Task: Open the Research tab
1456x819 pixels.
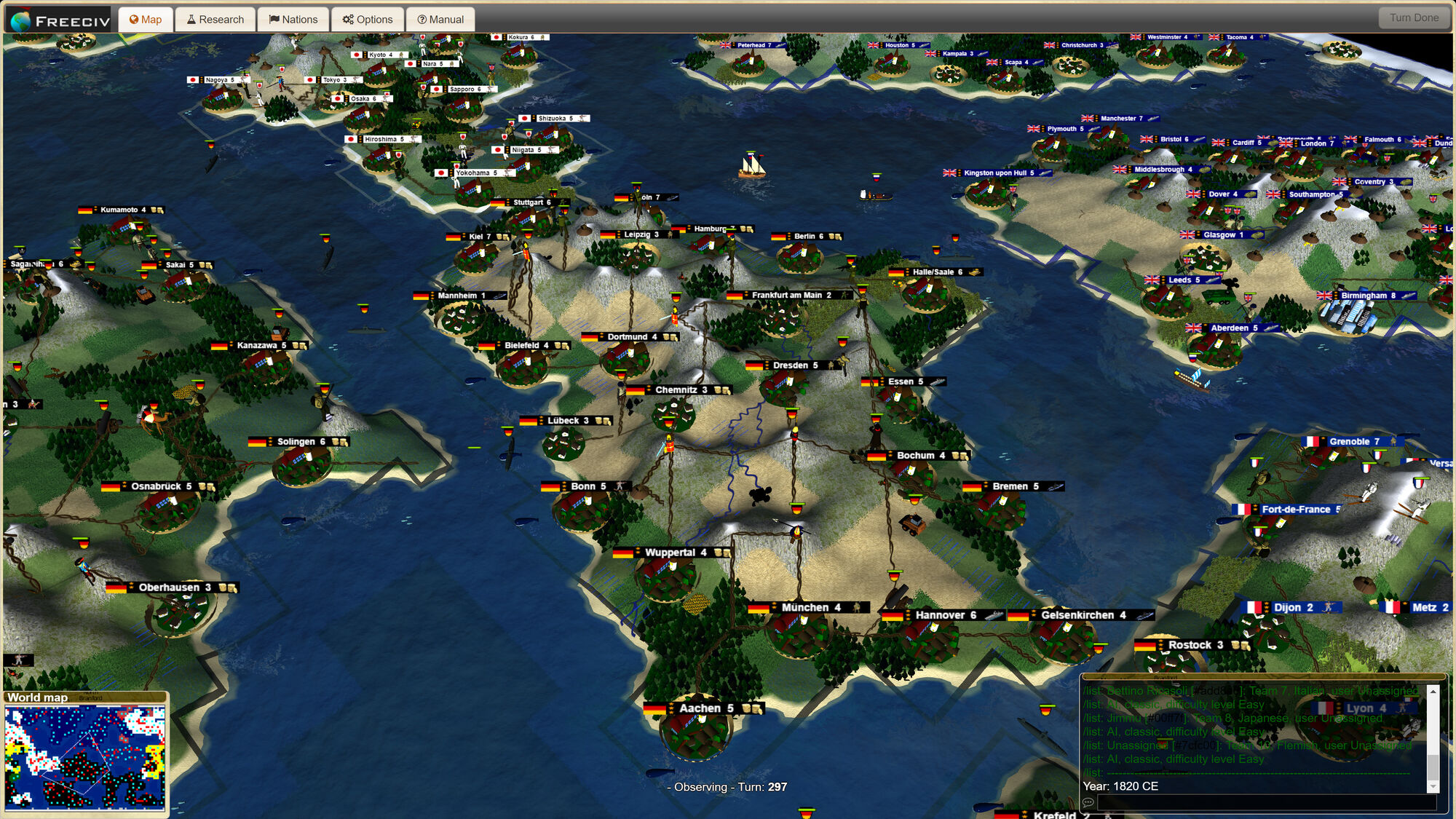Action: 215,20
